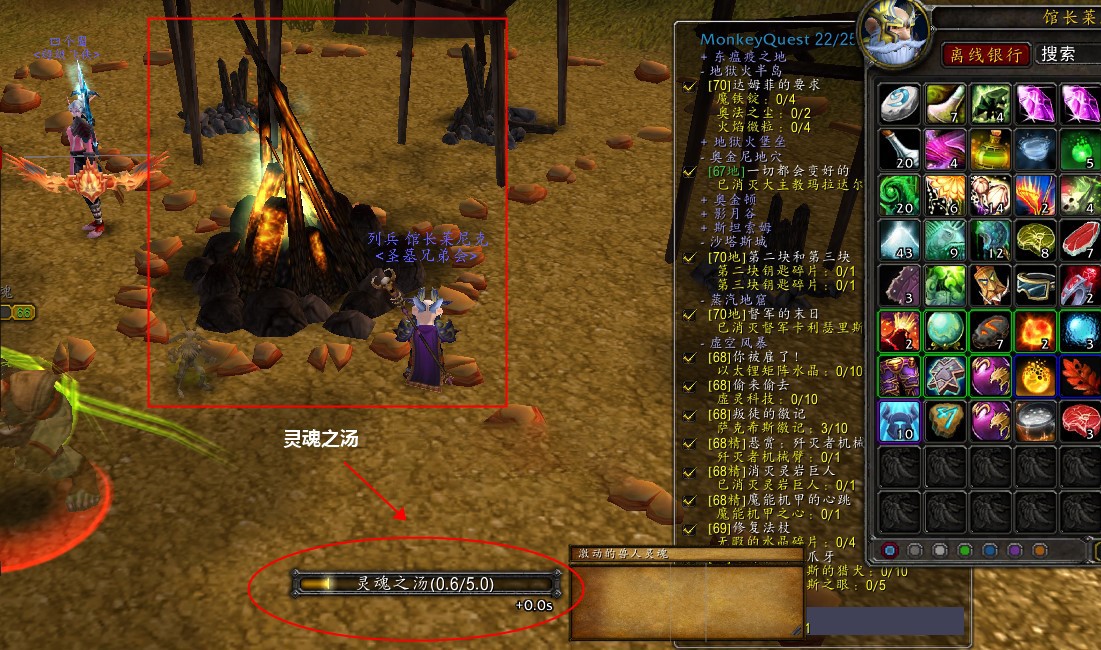Select the white hearthstone item slot
Screen dimensions: 1101x650
tap(900, 104)
